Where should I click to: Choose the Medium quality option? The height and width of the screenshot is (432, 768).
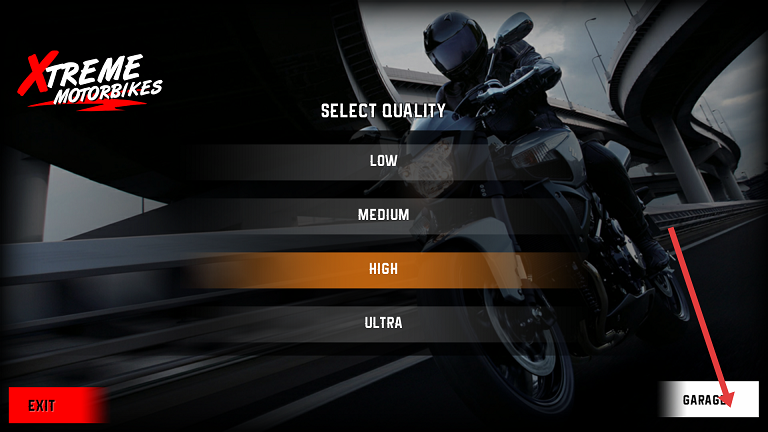point(384,215)
